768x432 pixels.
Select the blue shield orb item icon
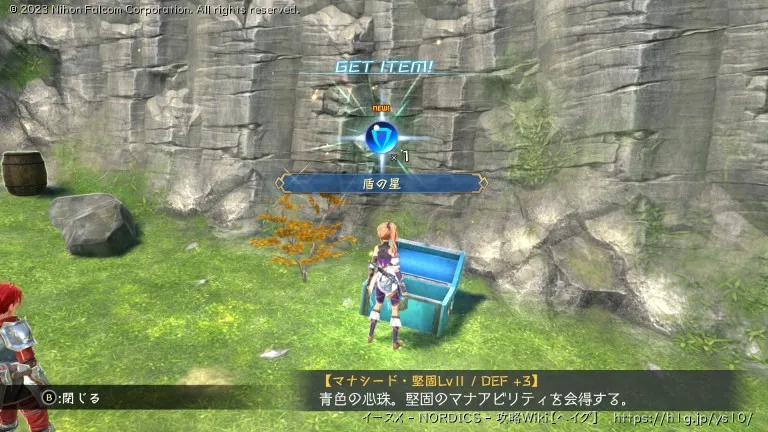click(382, 138)
